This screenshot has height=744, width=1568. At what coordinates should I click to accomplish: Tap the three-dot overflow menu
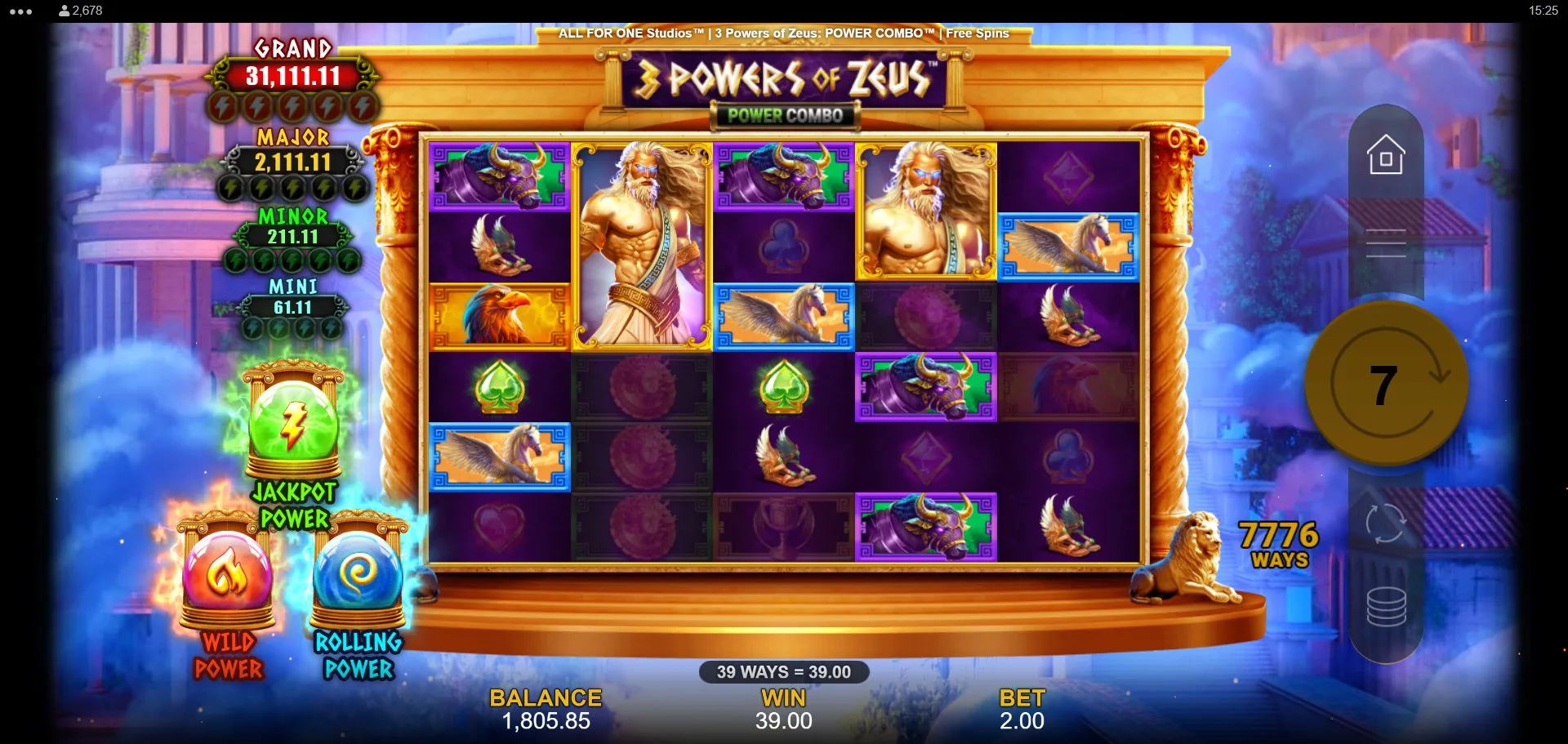click(21, 11)
